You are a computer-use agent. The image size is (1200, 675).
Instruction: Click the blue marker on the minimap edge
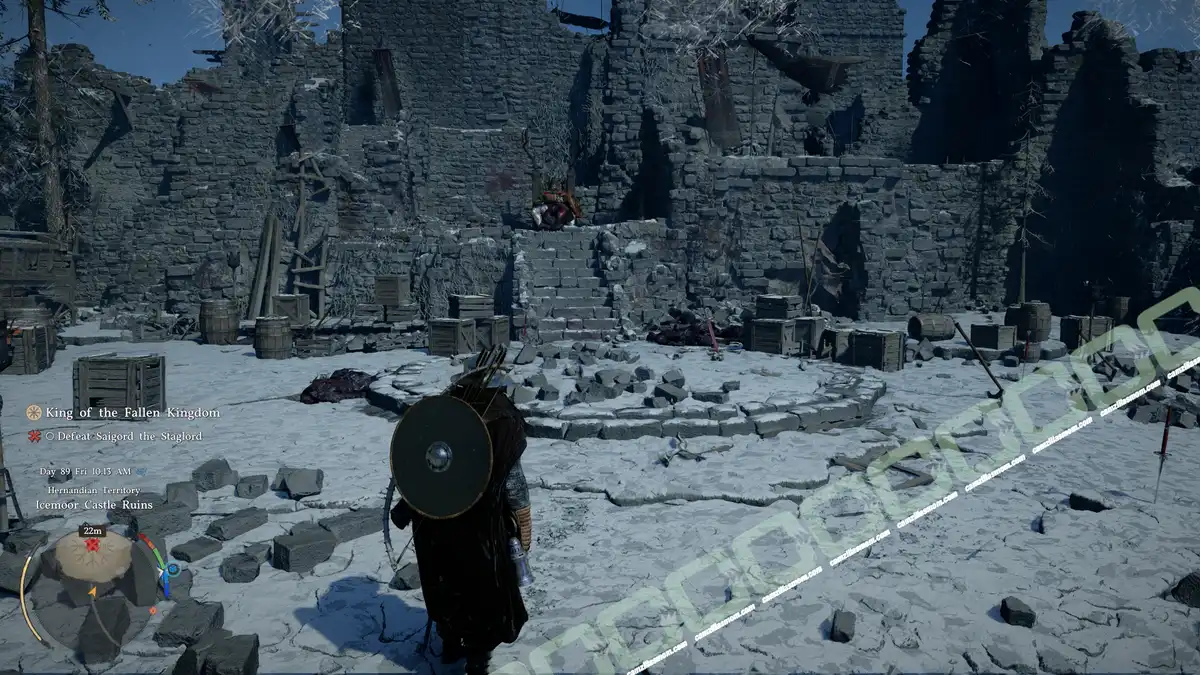point(173,569)
